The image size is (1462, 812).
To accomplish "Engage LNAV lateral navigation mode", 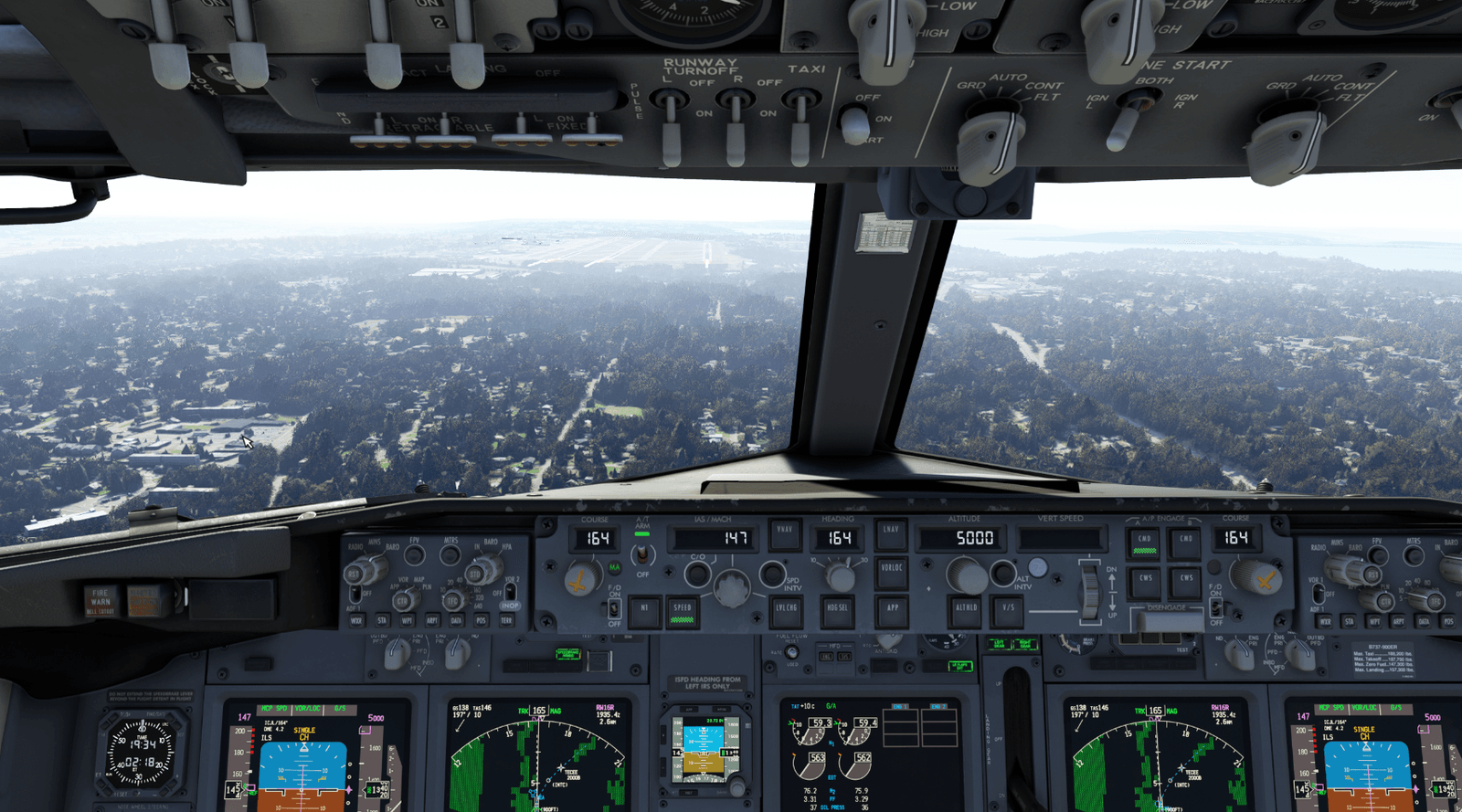I will [890, 535].
